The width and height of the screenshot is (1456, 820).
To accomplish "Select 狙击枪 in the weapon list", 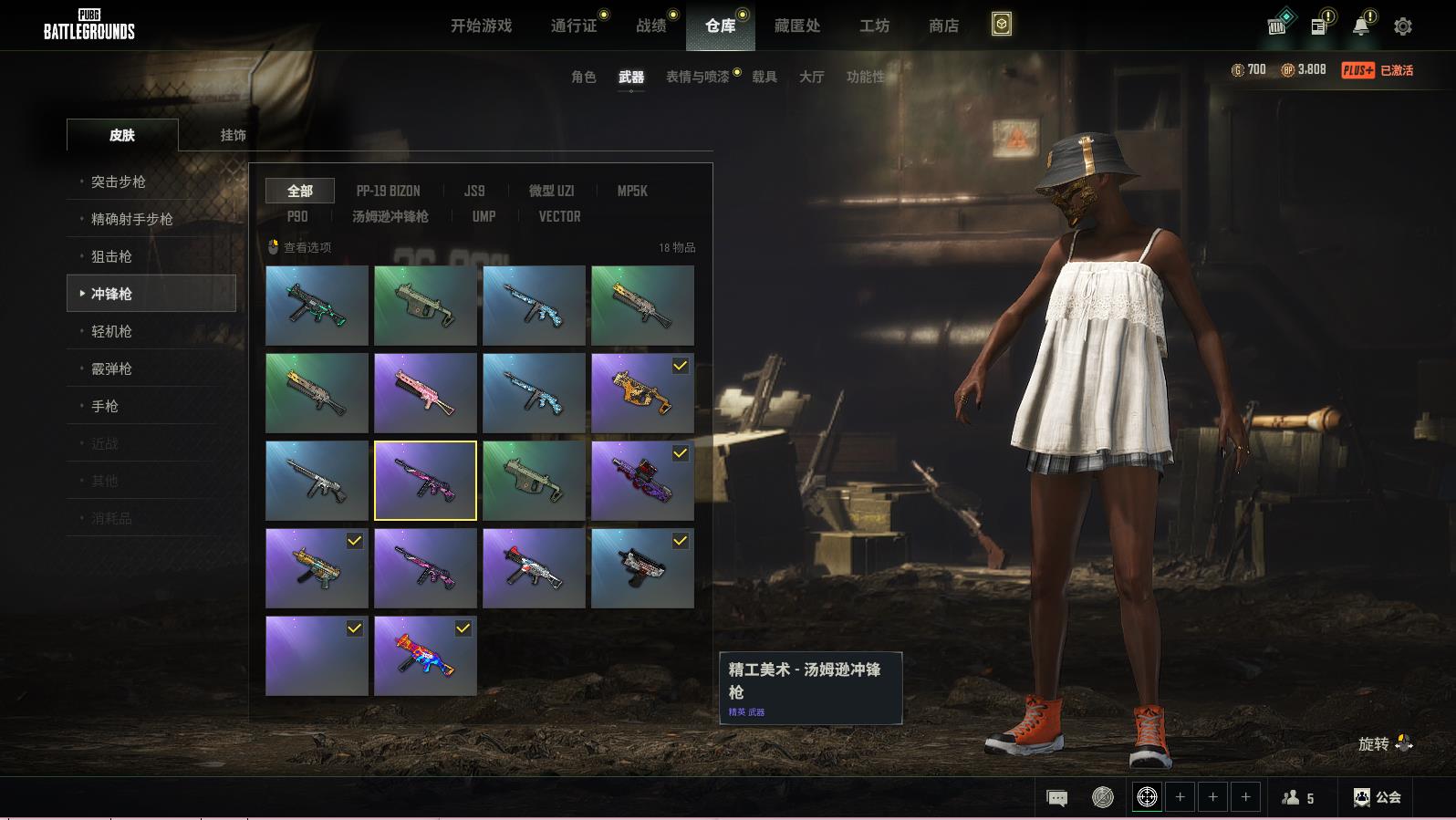I will tap(111, 256).
